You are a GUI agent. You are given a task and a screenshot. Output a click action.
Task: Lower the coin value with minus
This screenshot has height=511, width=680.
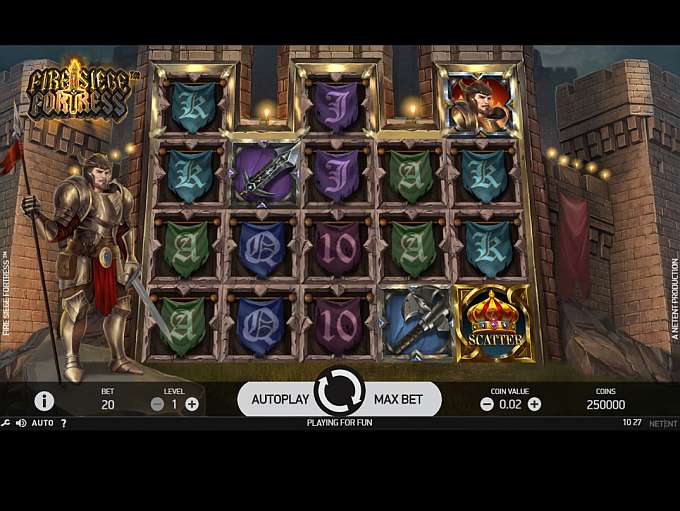click(487, 404)
